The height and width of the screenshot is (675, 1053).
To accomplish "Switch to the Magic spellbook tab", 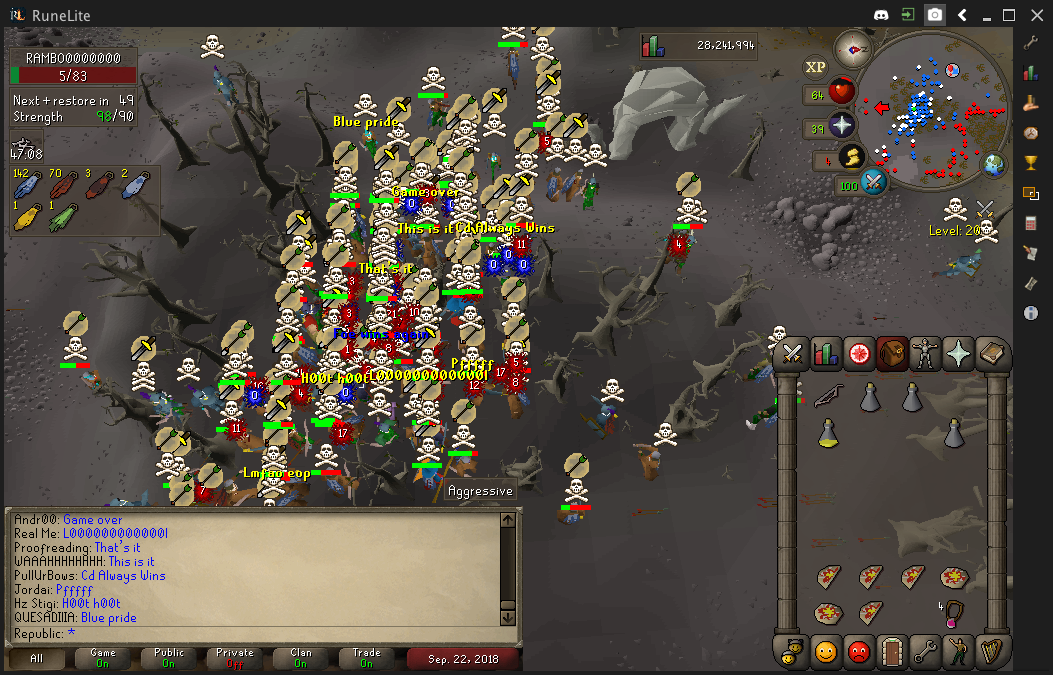I will click(x=992, y=353).
